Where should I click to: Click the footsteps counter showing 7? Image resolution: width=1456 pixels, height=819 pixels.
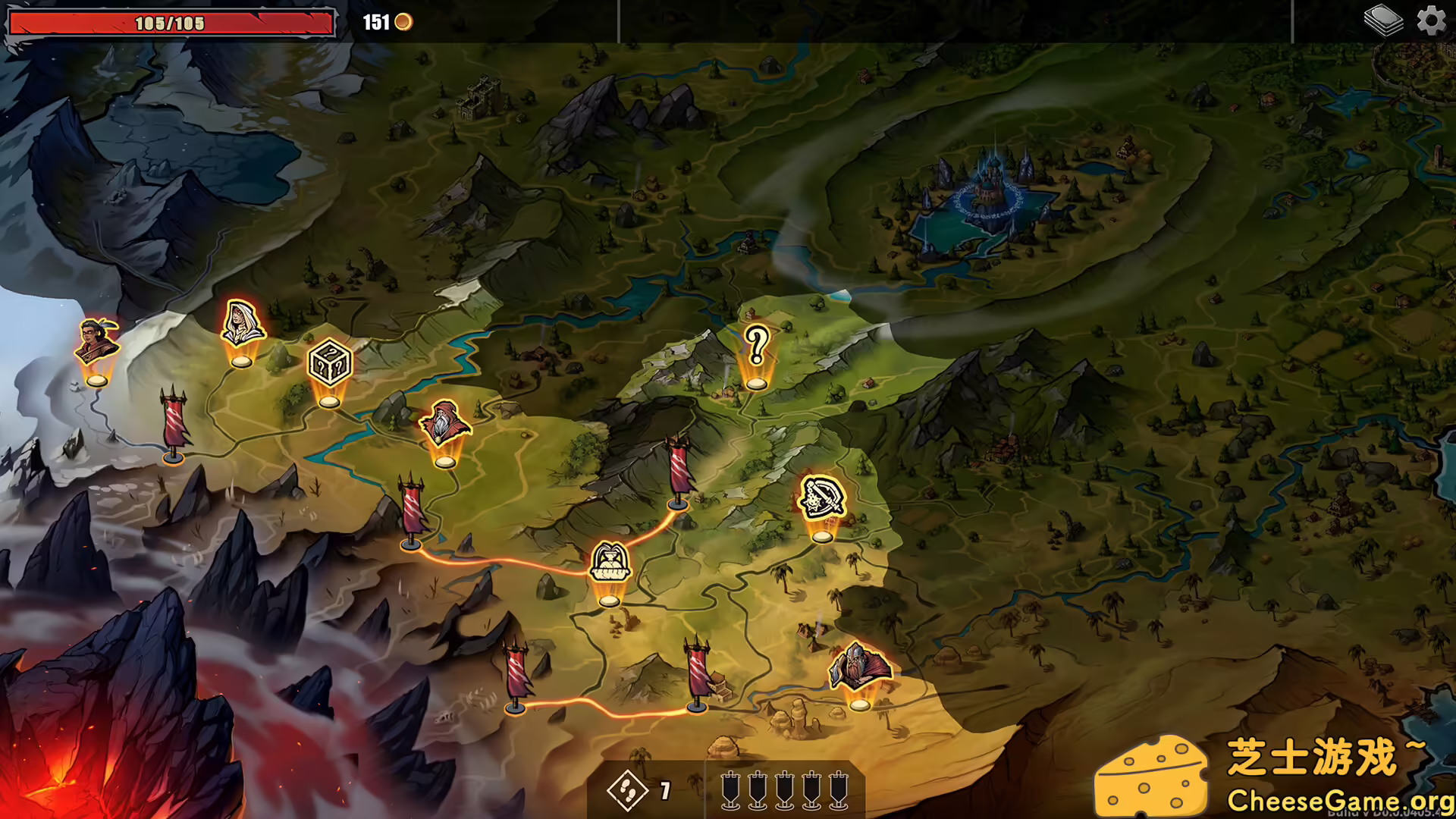[641, 789]
